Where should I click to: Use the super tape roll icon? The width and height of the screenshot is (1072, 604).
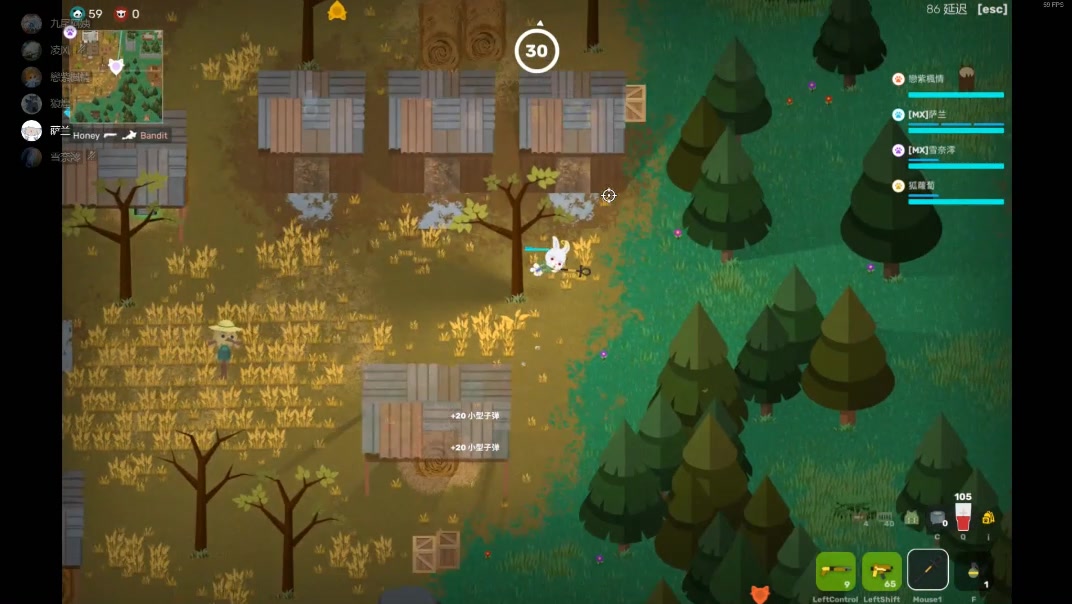pos(937,518)
